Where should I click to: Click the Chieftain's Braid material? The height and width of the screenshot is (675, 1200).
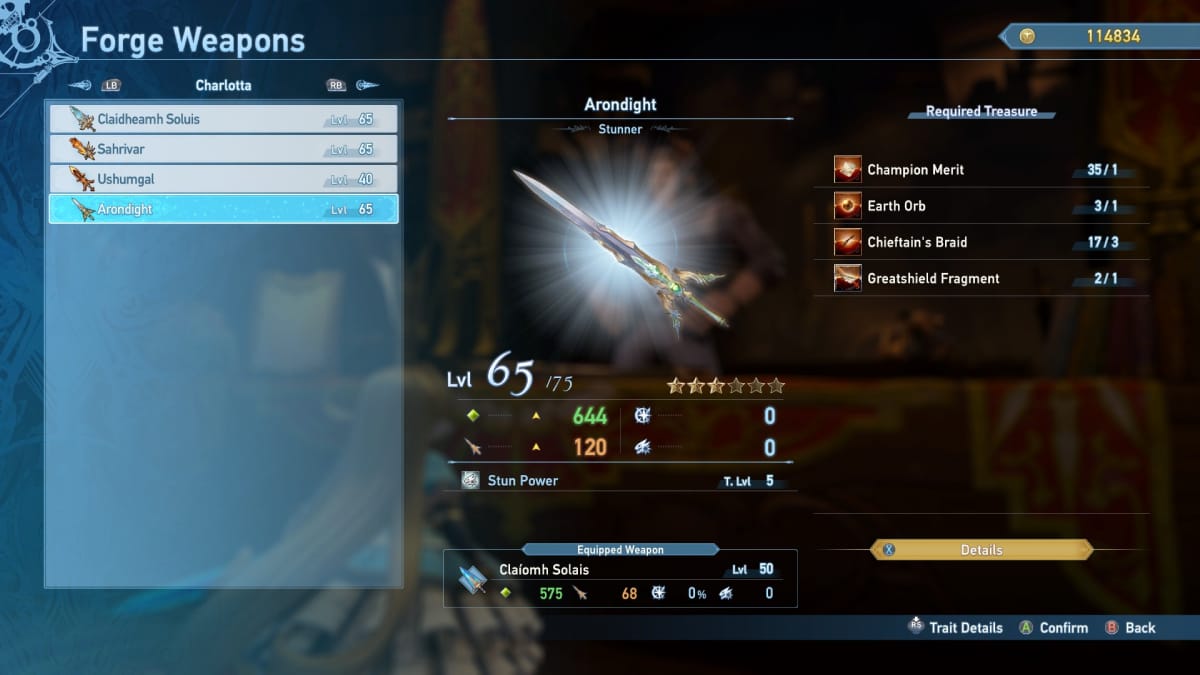[985, 242]
